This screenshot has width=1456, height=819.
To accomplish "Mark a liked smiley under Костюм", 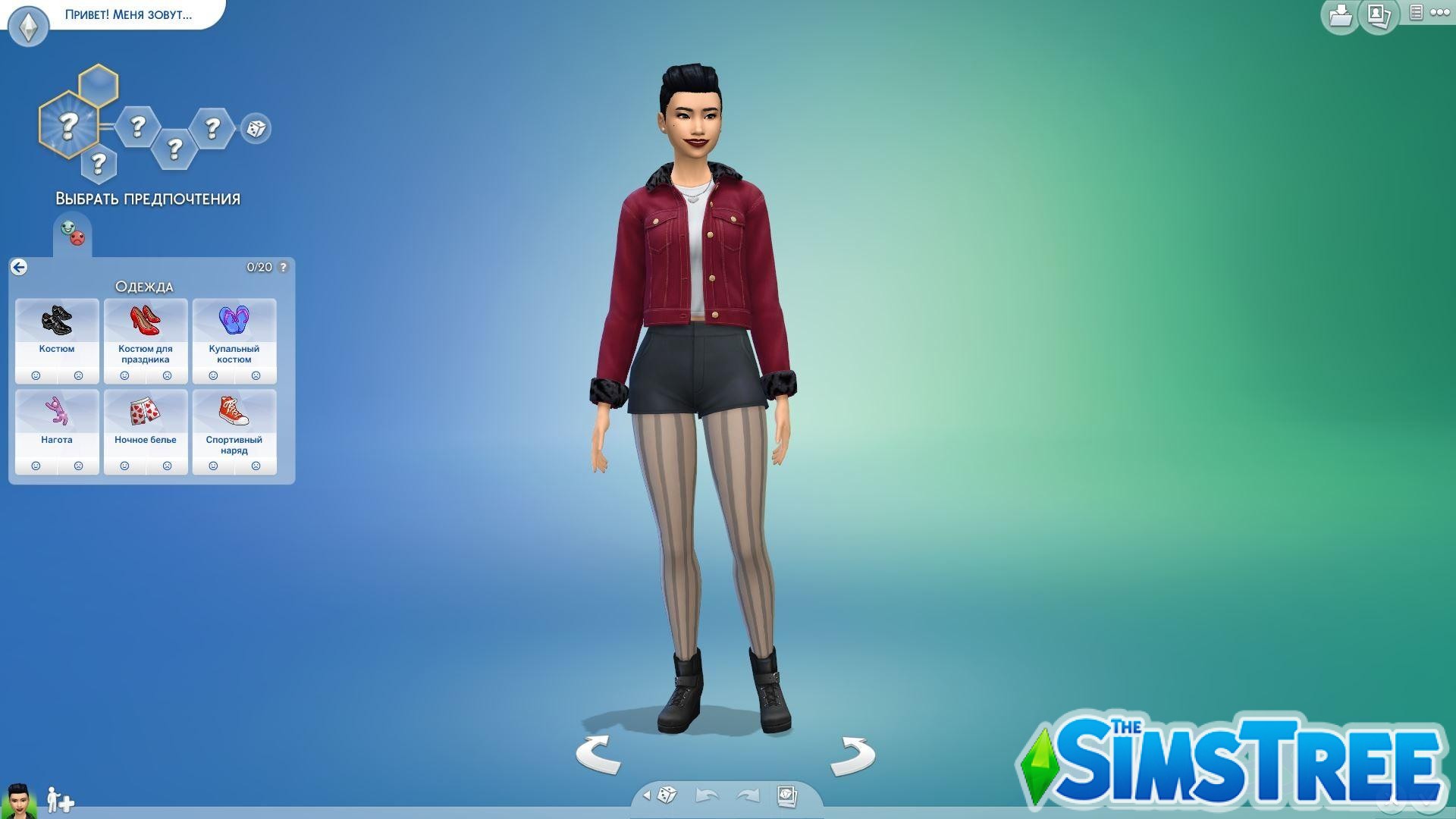I will [36, 375].
